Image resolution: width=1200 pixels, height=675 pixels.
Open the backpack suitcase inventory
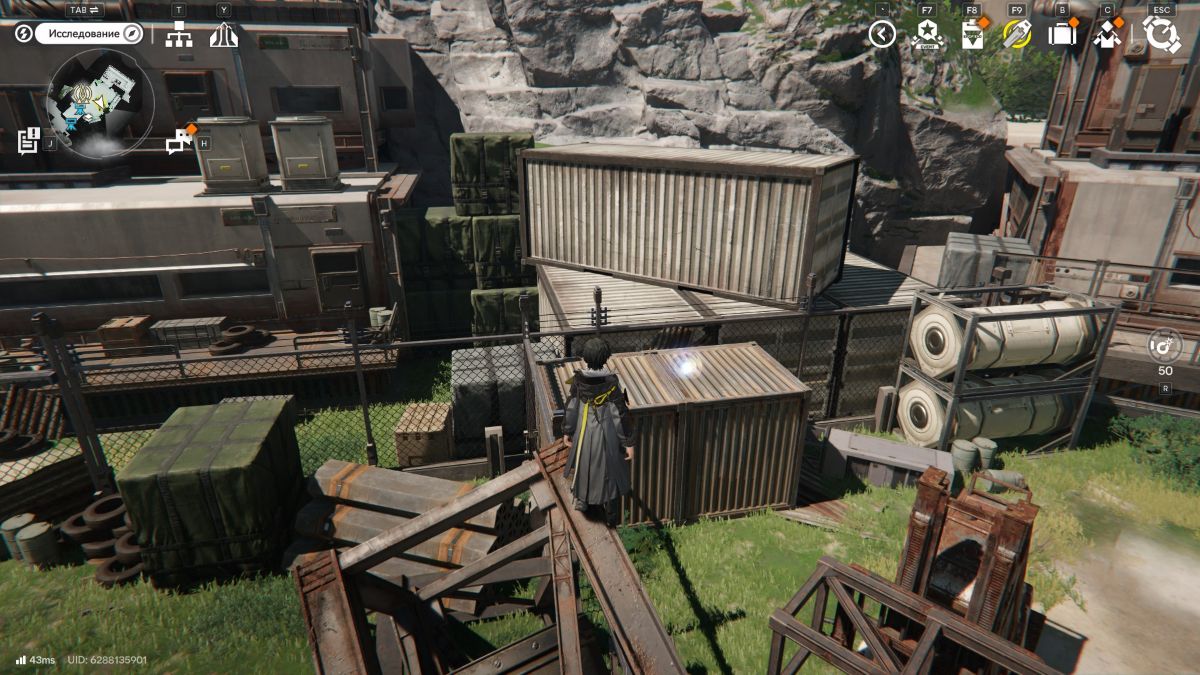point(1061,35)
